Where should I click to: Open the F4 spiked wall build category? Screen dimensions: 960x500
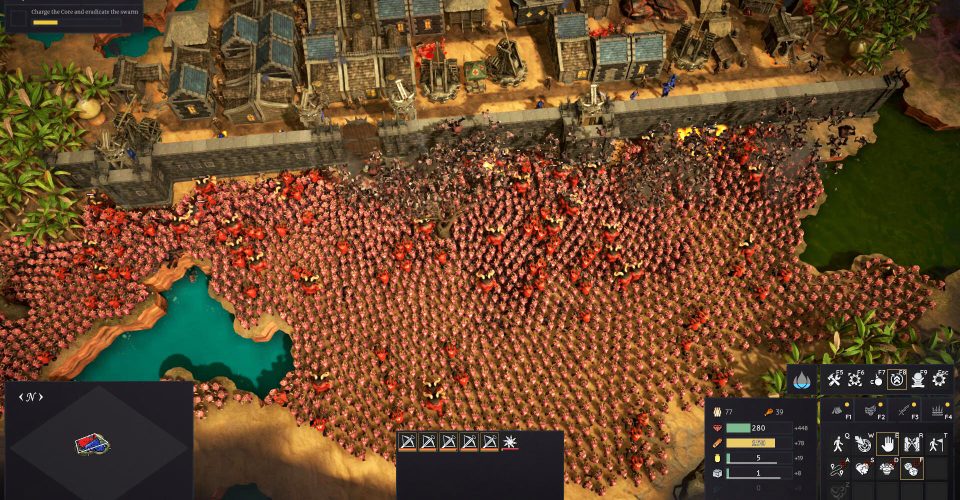pyautogui.click(x=938, y=410)
